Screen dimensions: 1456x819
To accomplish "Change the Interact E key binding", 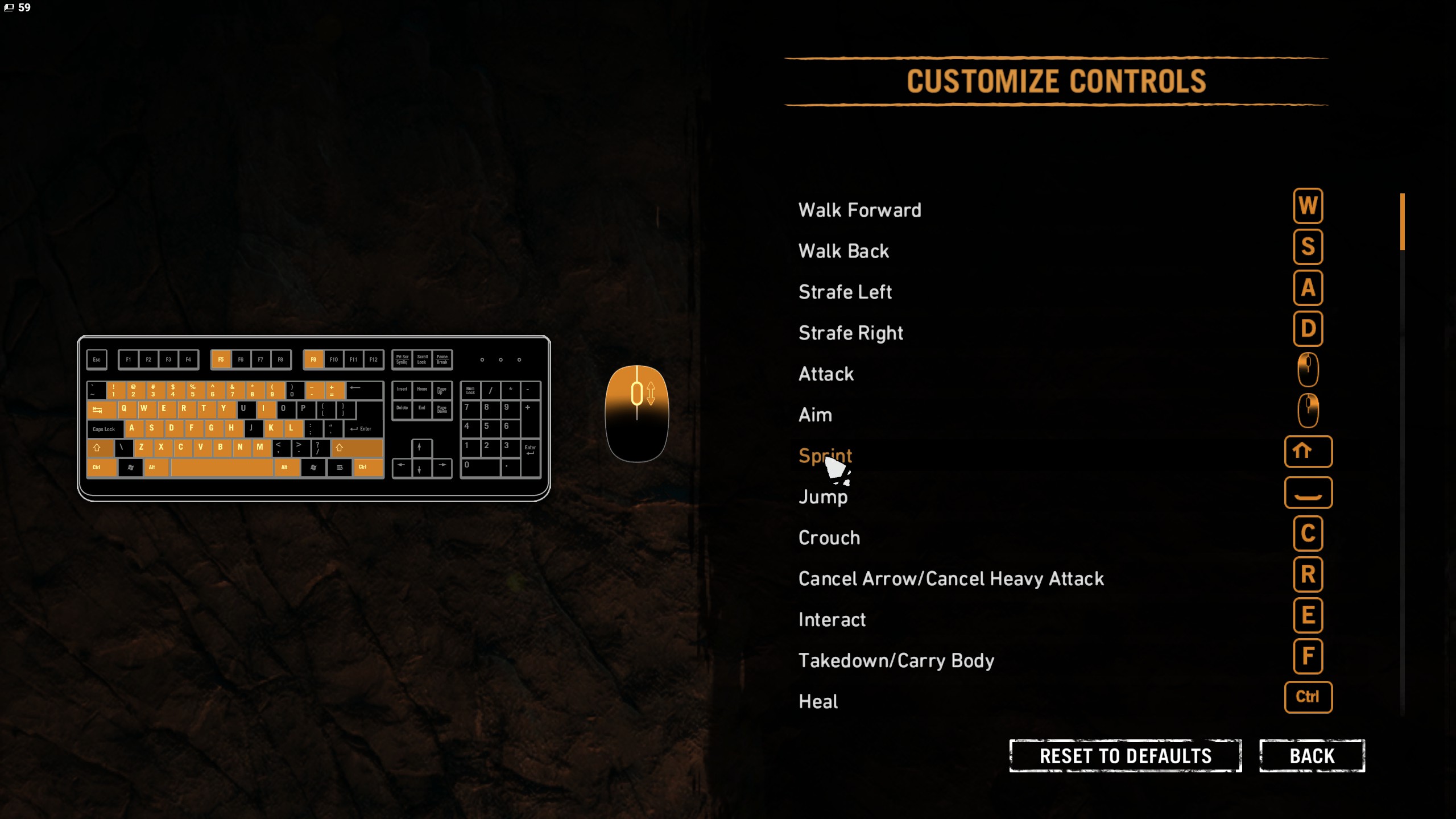I will 1308,615.
